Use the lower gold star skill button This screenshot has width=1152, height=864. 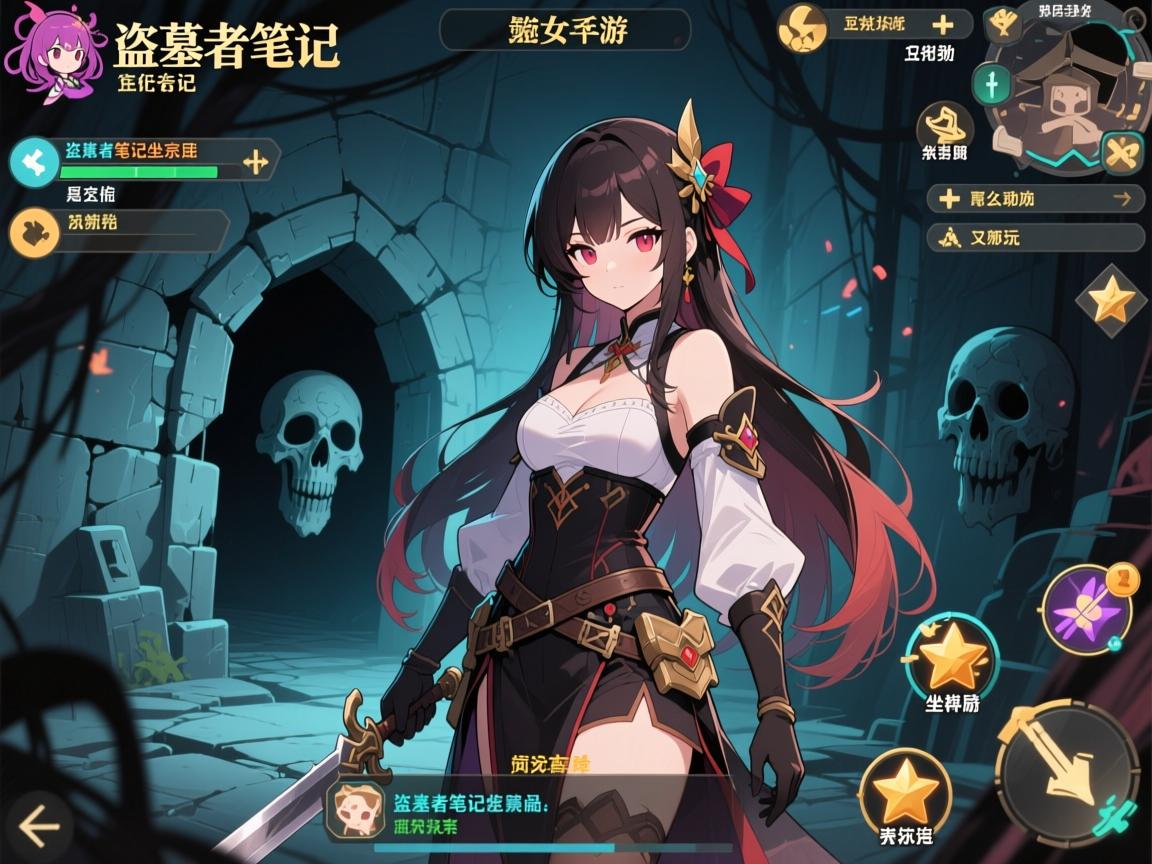906,793
